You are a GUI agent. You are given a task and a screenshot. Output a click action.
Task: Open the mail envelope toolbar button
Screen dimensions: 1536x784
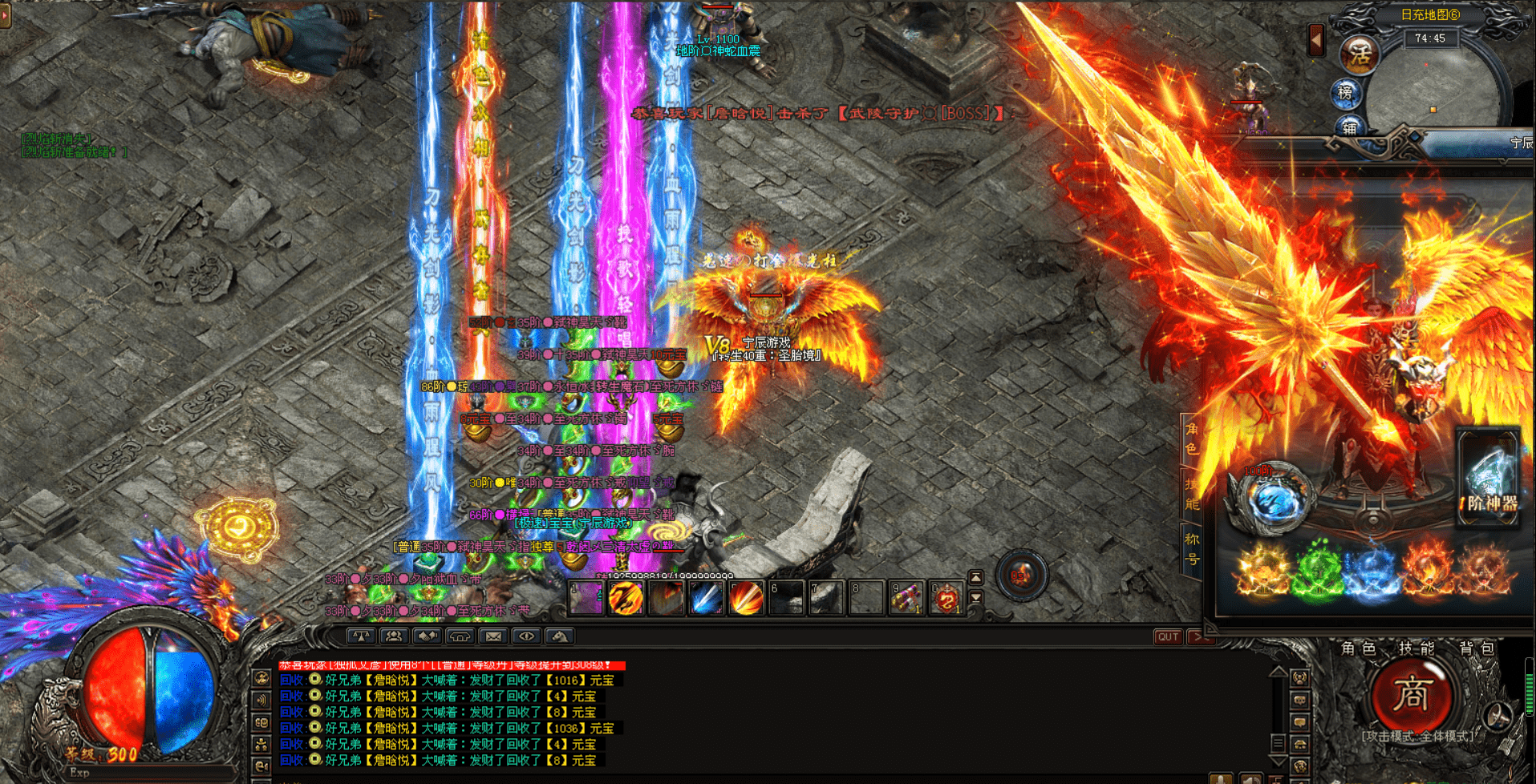pos(493,636)
